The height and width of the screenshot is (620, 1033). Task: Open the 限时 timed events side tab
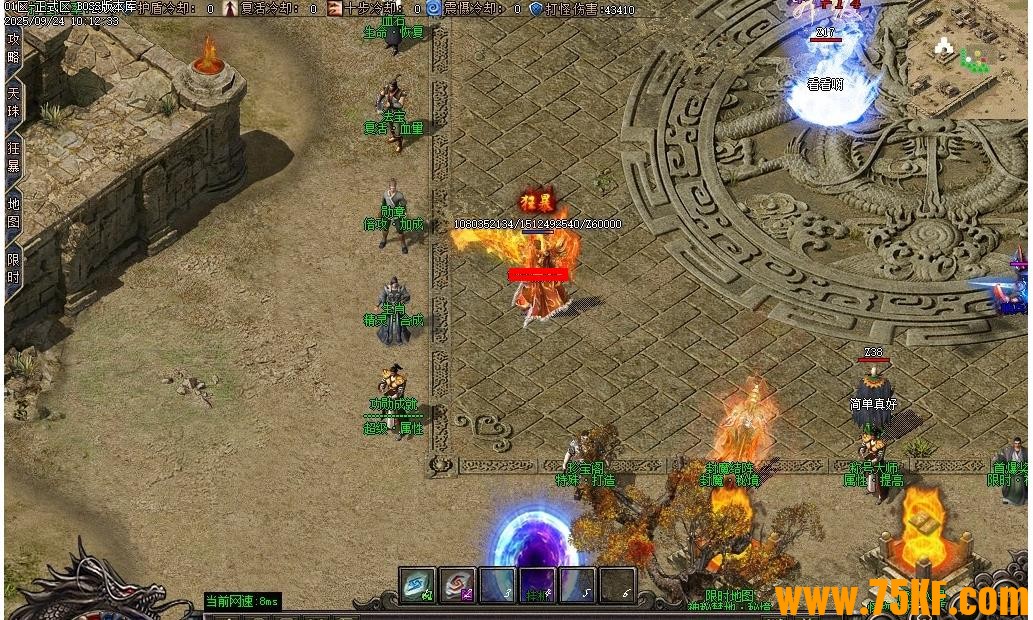[14, 268]
